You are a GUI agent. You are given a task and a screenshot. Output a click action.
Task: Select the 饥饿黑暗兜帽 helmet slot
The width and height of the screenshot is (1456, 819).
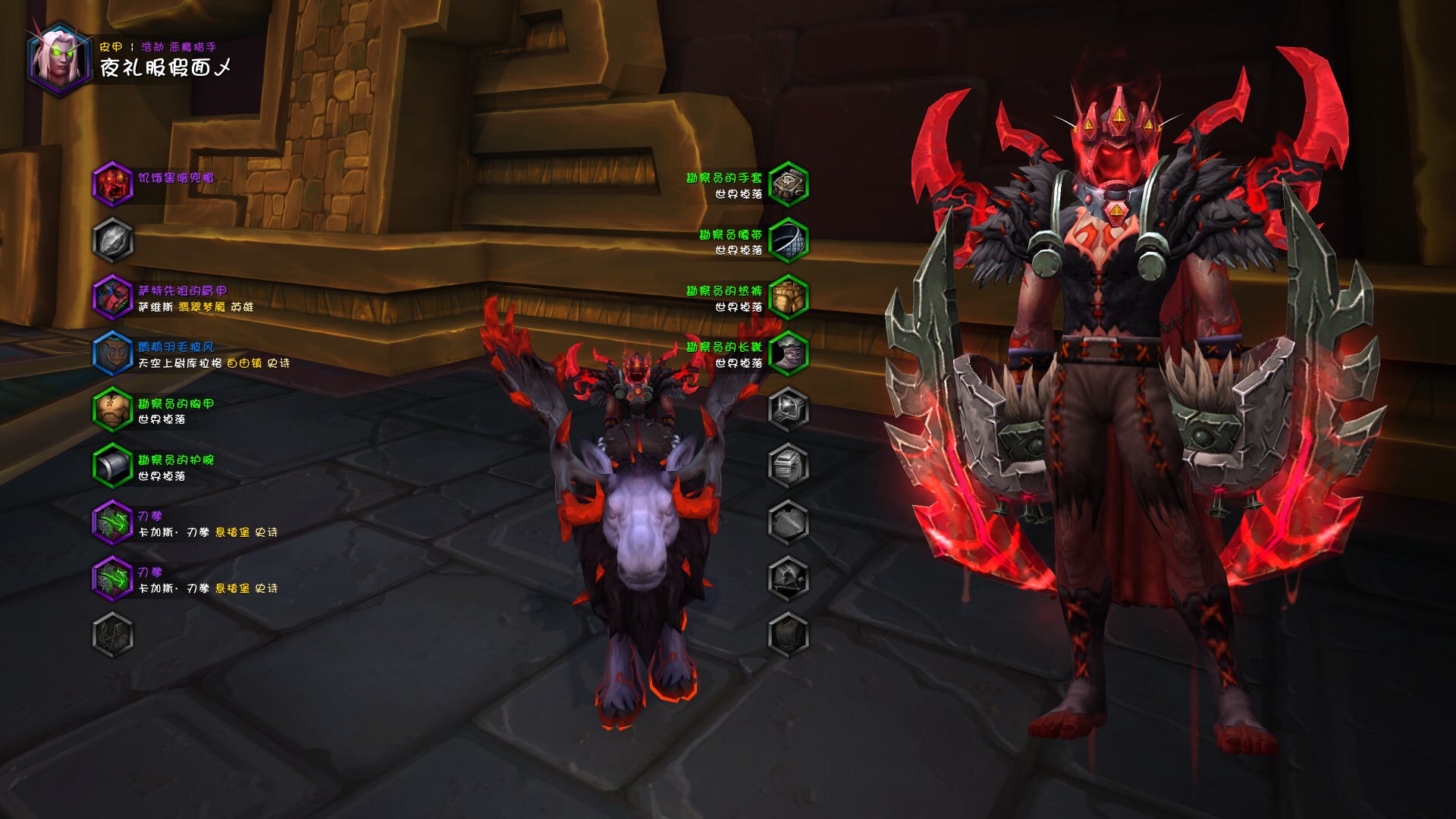pyautogui.click(x=112, y=184)
